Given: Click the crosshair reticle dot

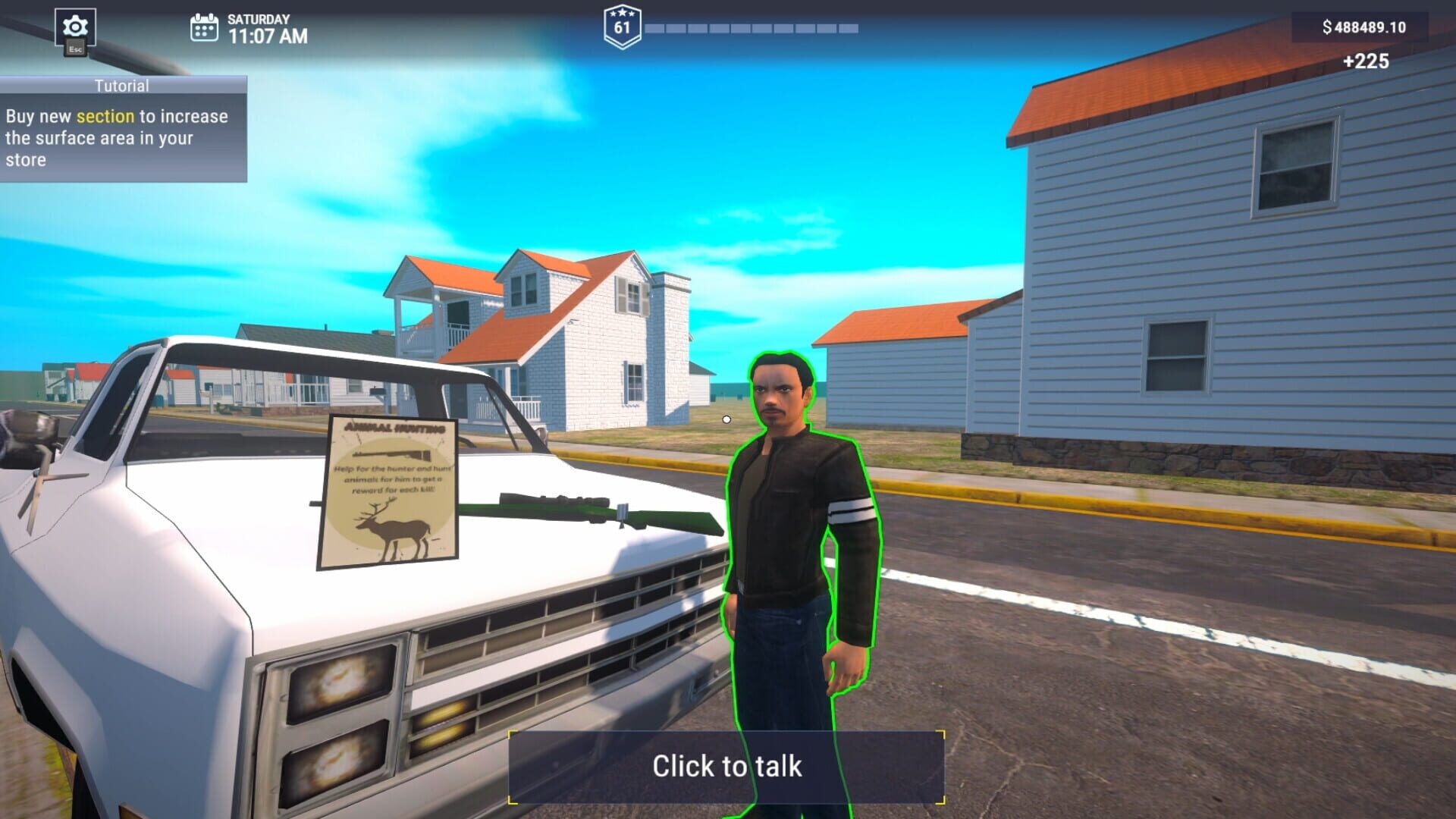Looking at the screenshot, I should (726, 418).
